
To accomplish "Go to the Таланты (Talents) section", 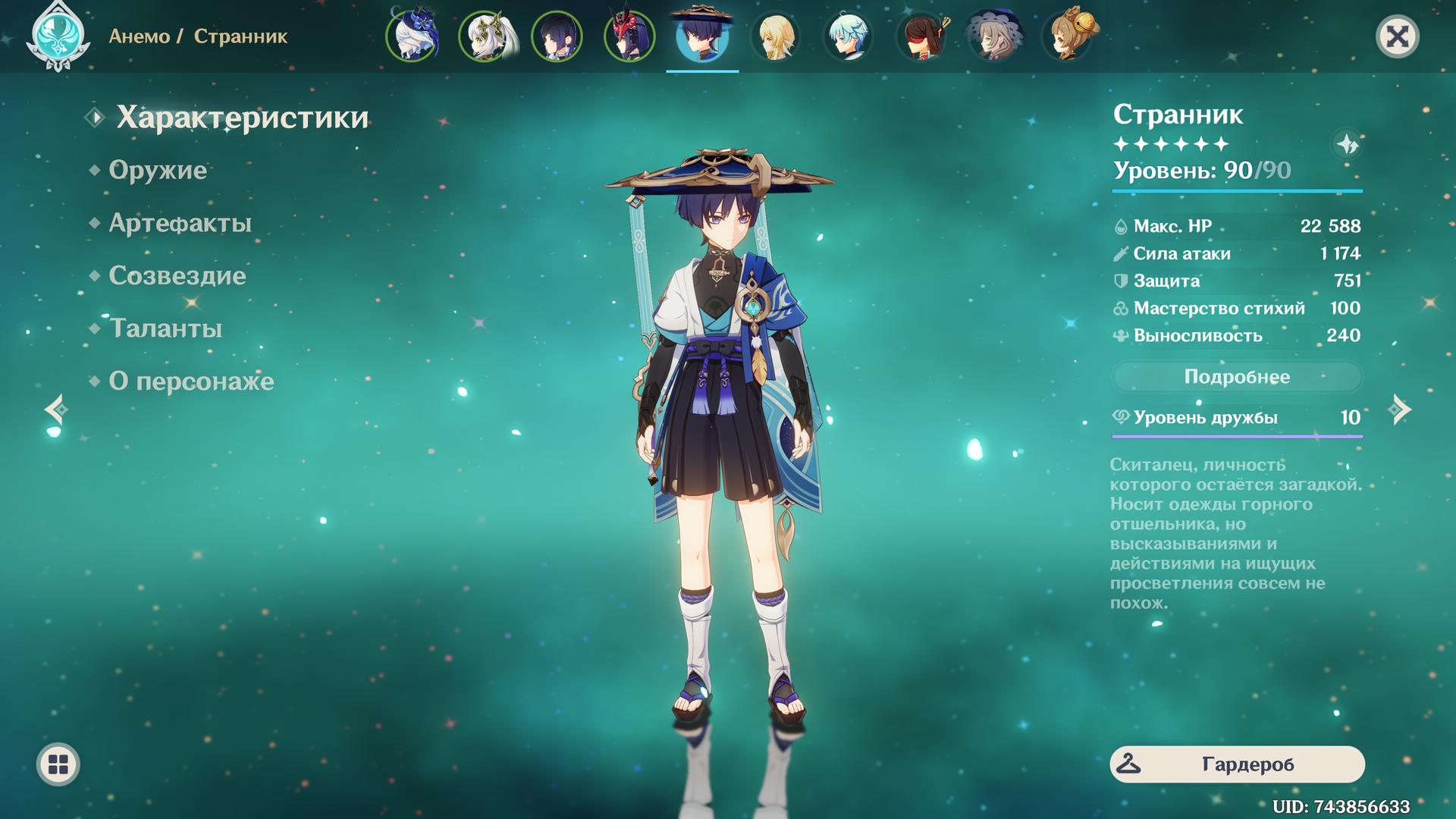I will coord(165,328).
